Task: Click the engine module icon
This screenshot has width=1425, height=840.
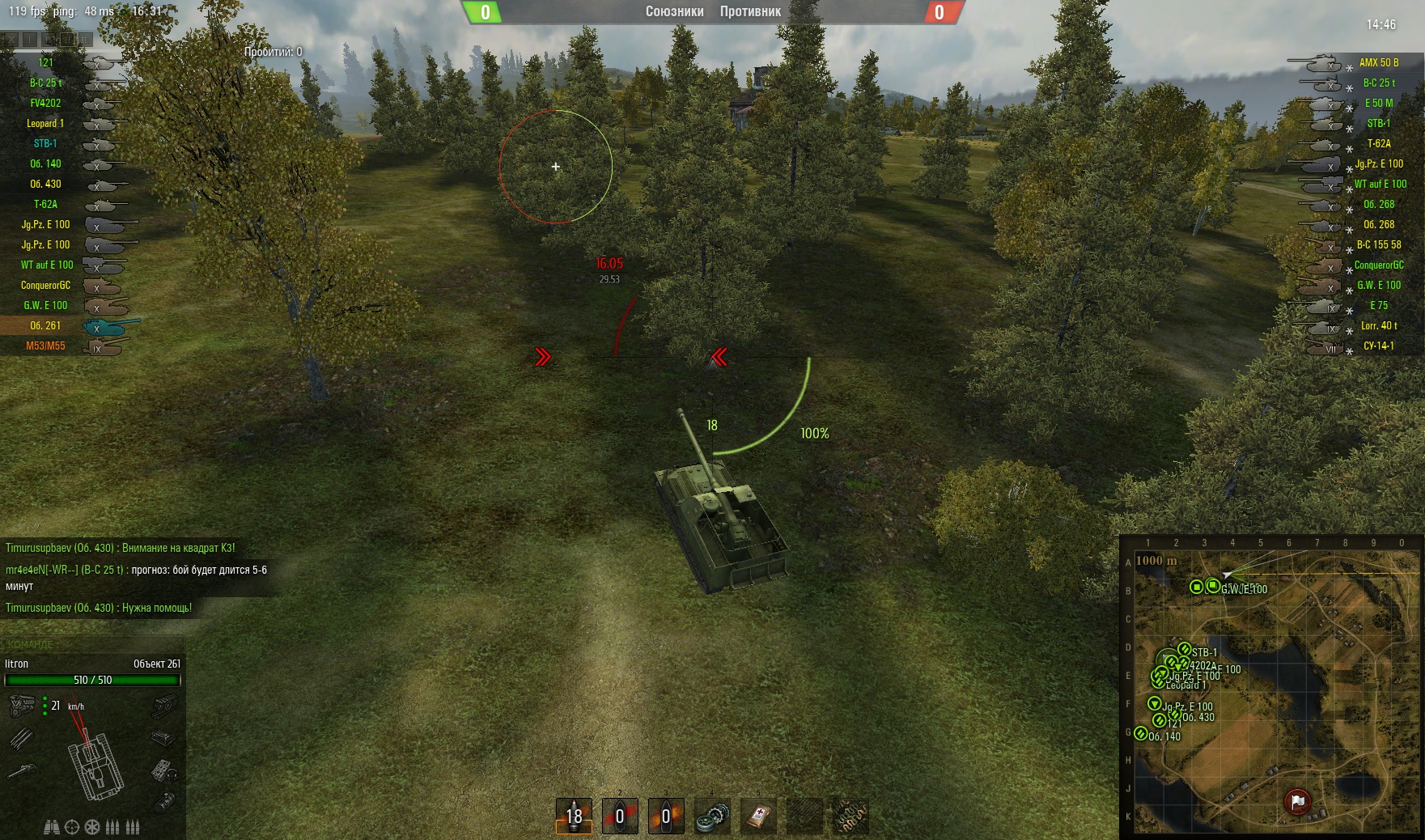Action: point(21,706)
